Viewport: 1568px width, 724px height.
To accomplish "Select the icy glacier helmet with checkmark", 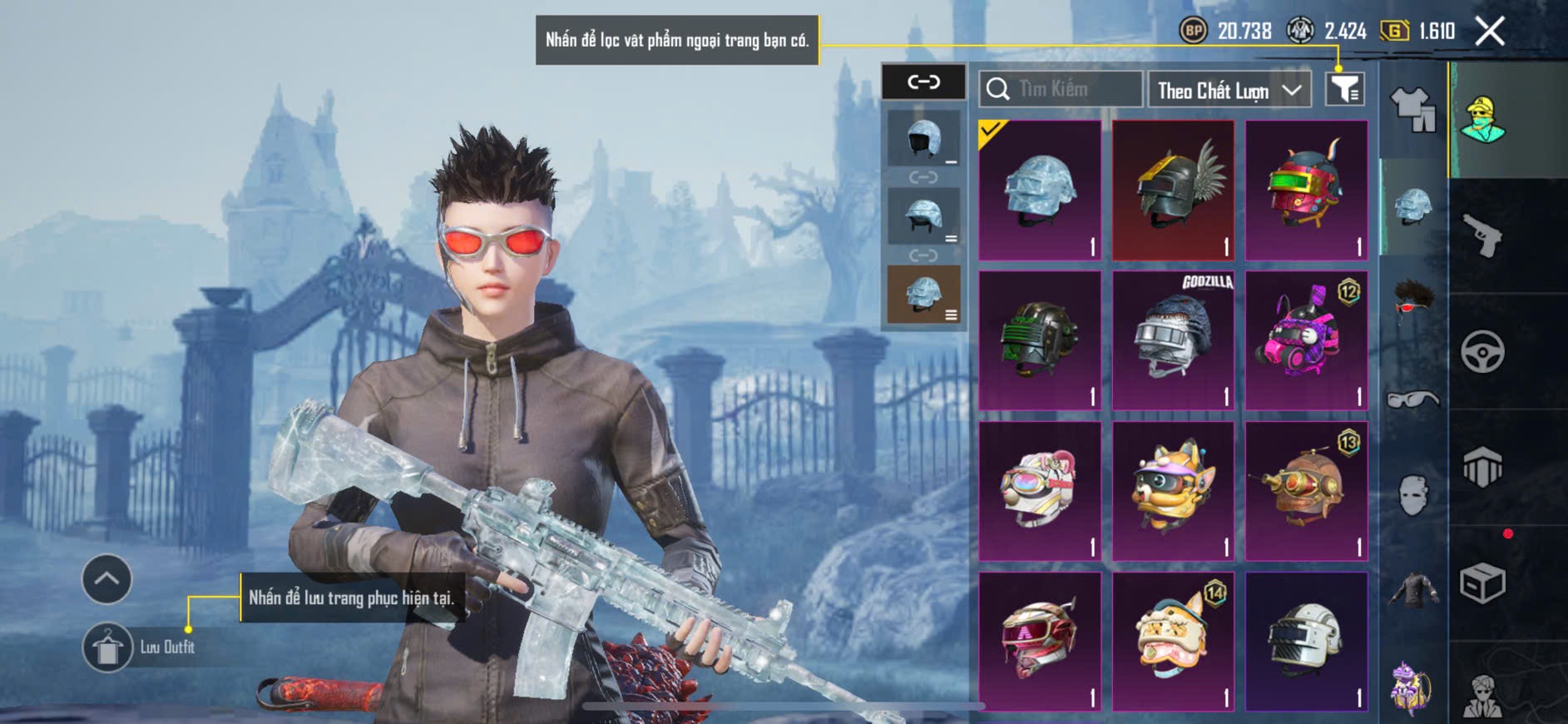I will 1040,191.
